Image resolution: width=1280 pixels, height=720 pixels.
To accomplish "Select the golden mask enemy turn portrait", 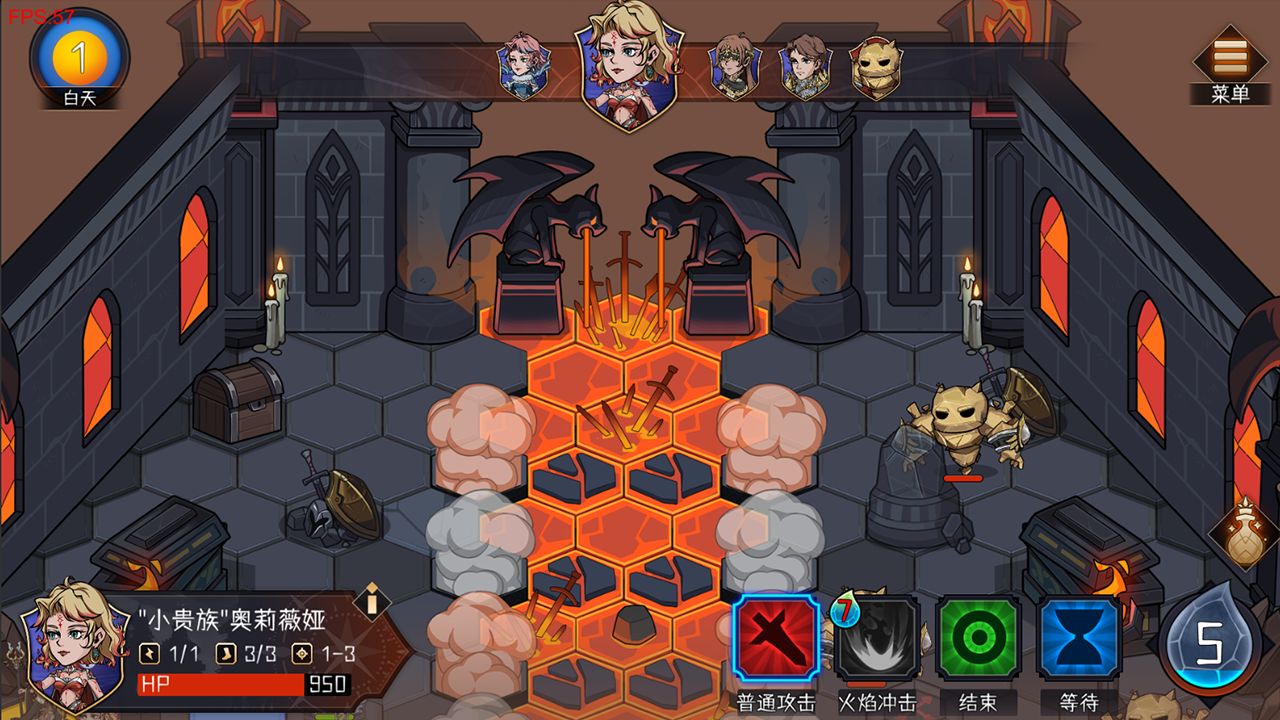I will 876,67.
